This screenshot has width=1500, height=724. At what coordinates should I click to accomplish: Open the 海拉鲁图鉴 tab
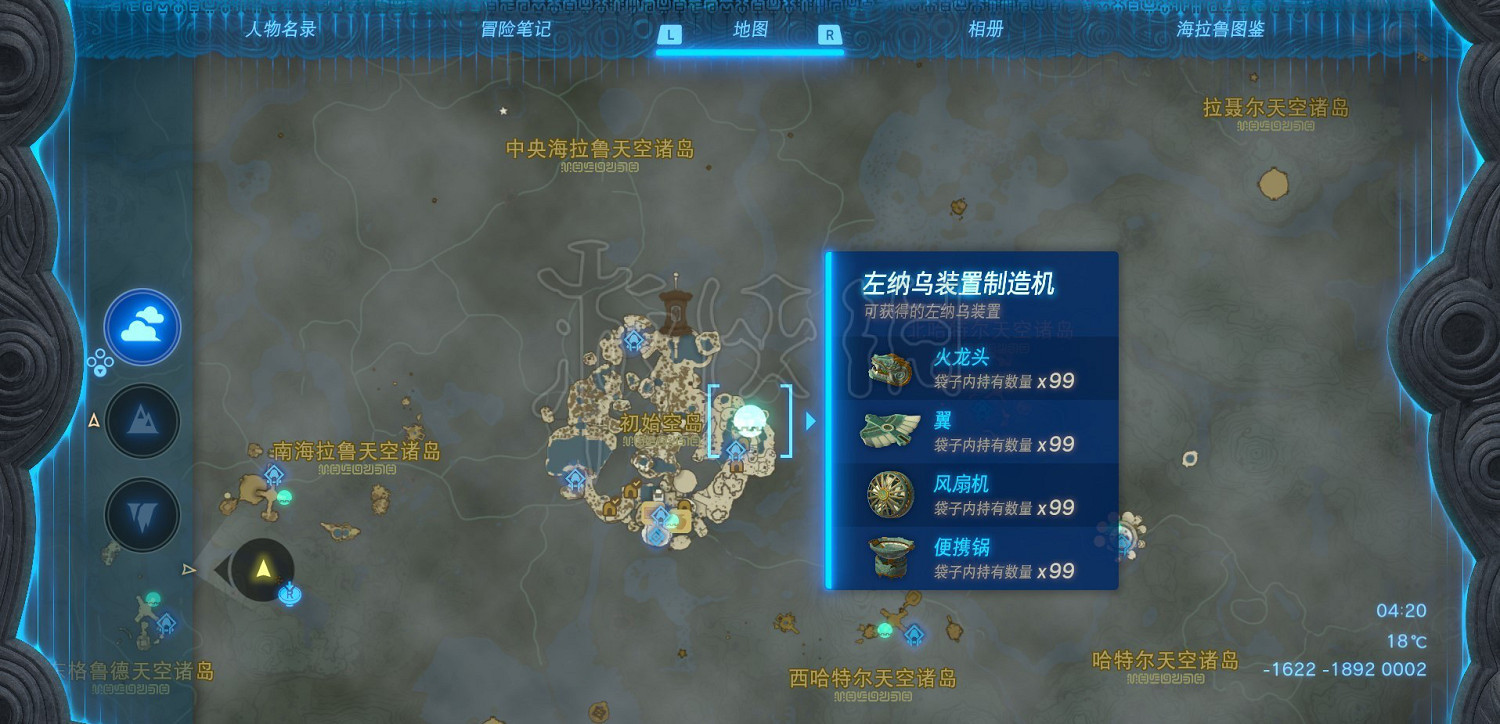1220,29
